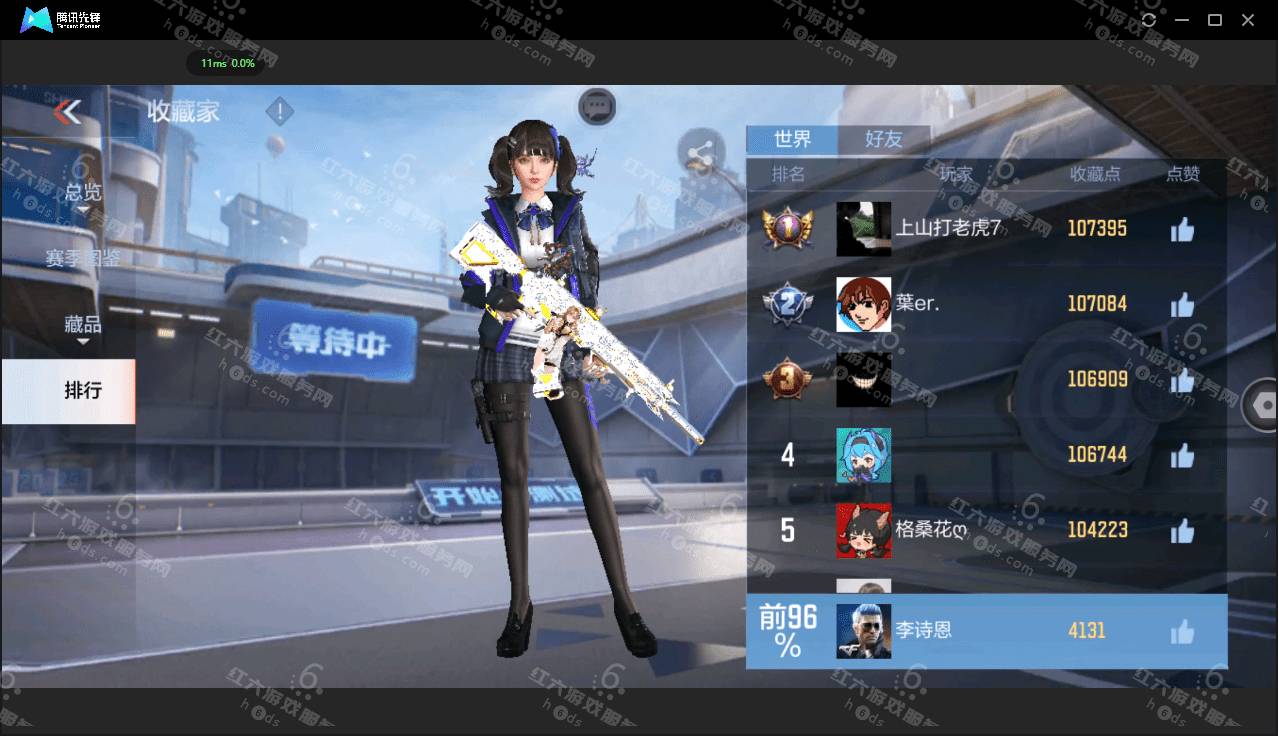This screenshot has width=1278, height=736.
Task: Share the collector showcase
Action: pos(701,153)
